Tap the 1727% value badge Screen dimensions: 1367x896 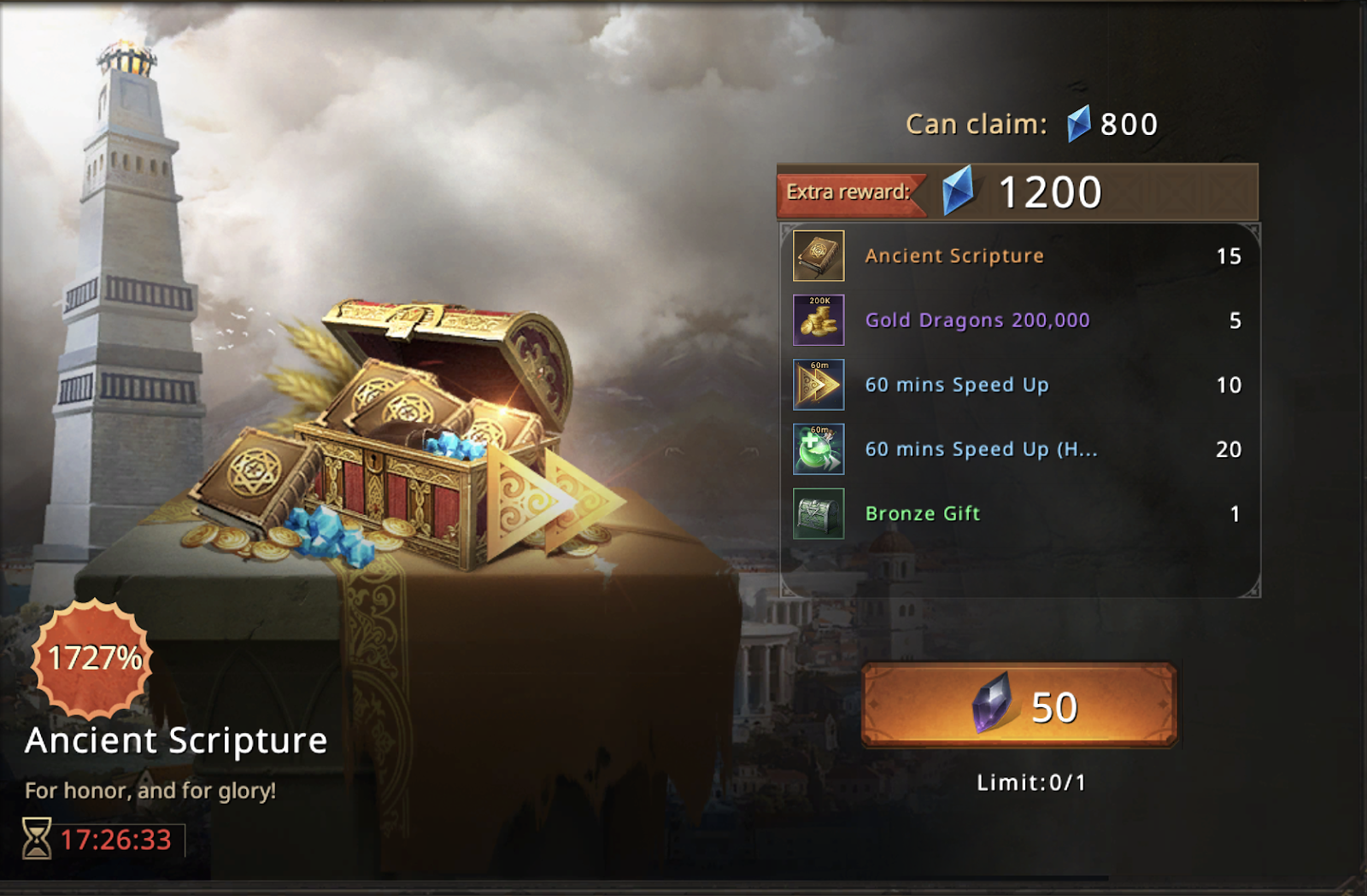coord(93,659)
